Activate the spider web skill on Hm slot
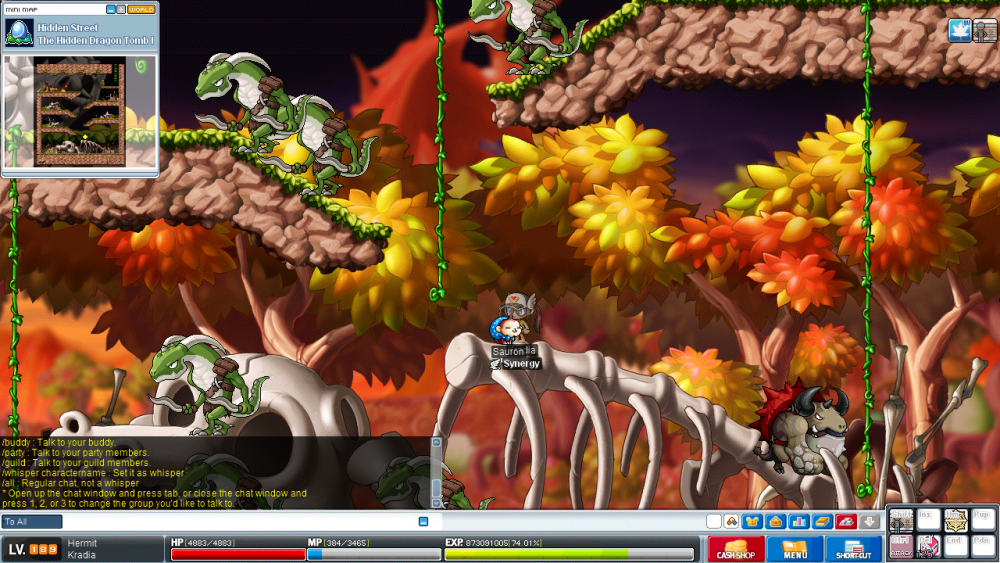The image size is (1000, 563). [x=956, y=520]
